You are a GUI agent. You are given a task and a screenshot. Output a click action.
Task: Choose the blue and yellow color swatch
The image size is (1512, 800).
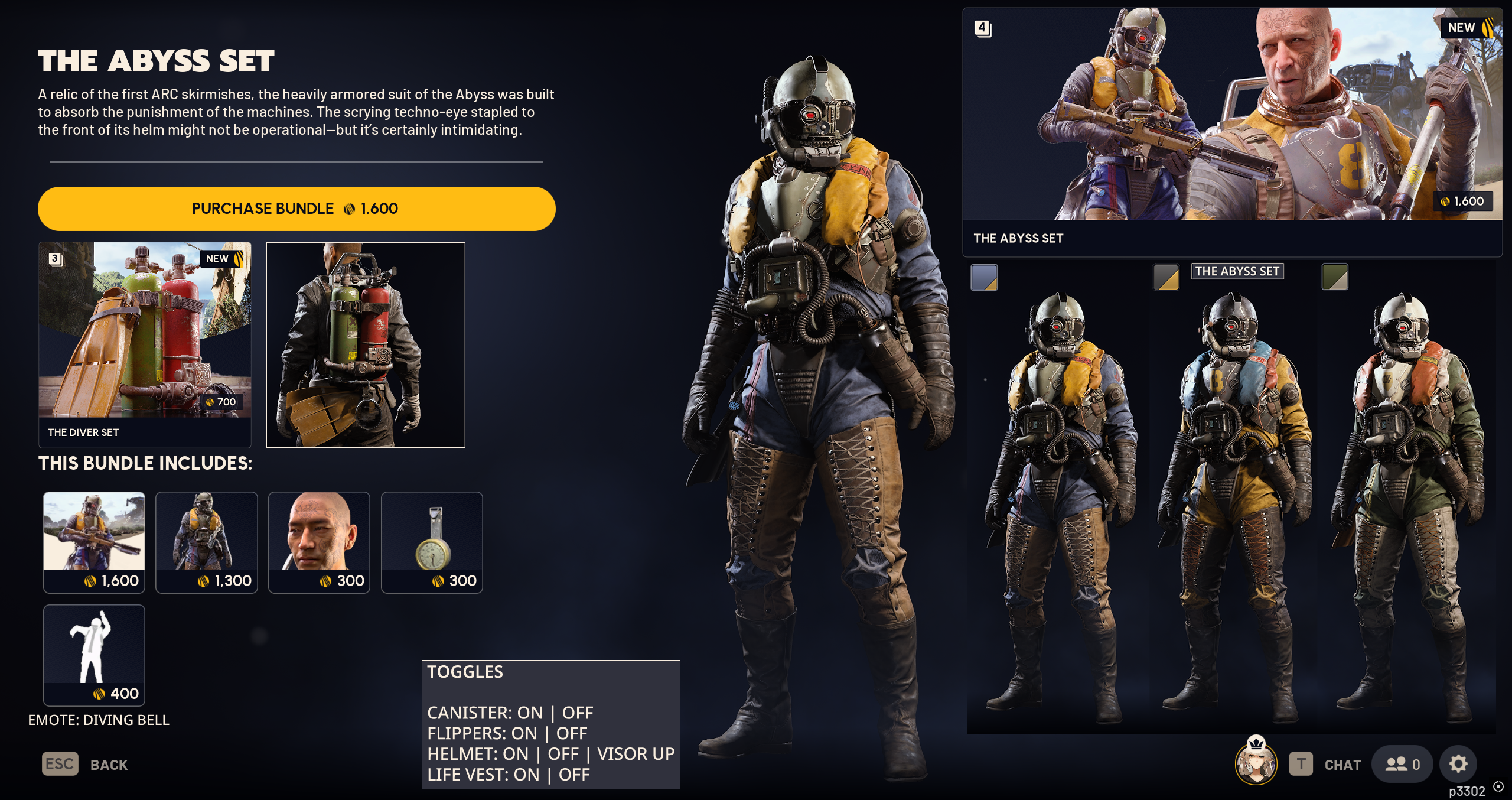click(x=984, y=277)
